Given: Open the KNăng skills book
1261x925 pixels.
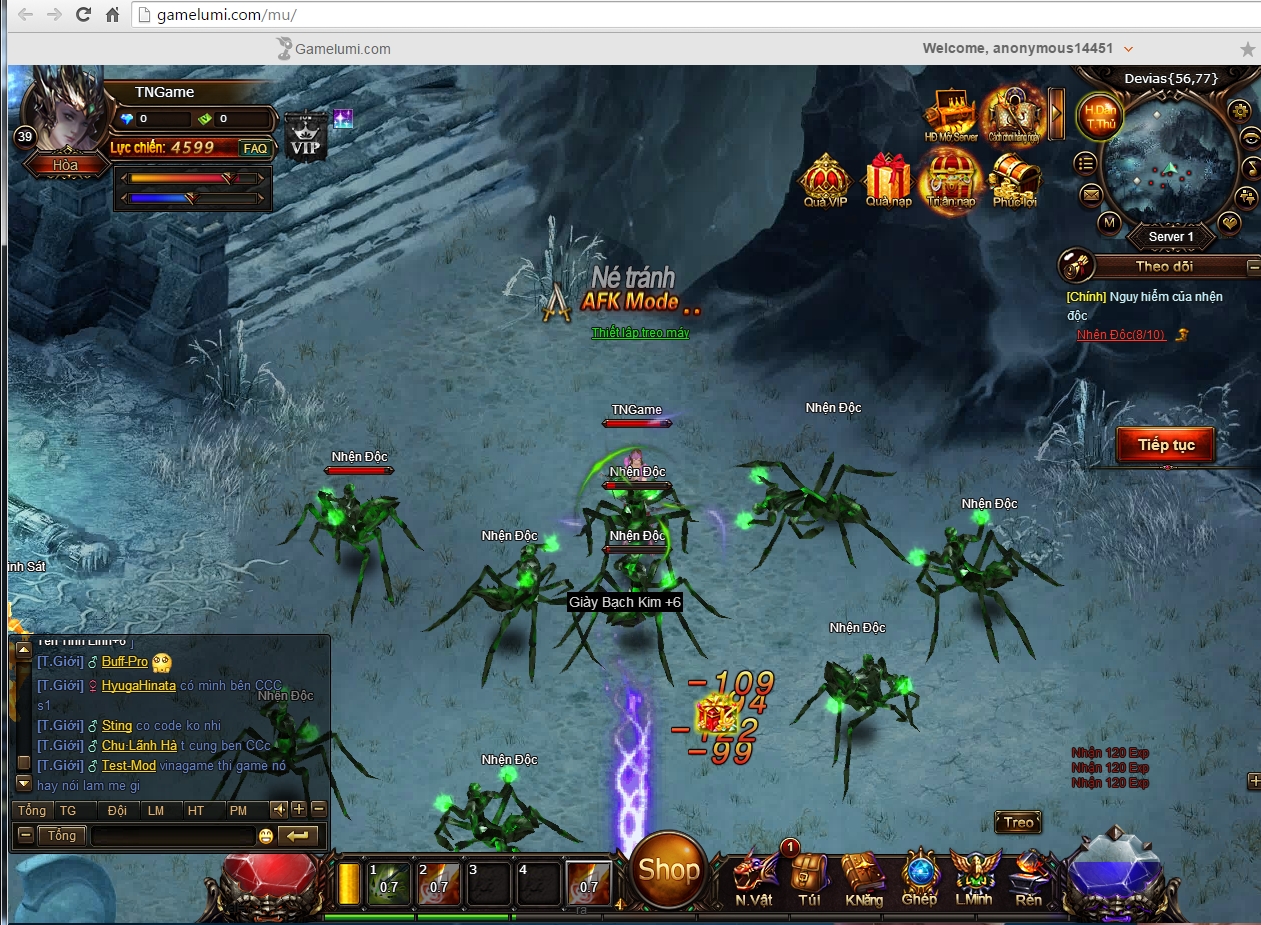Looking at the screenshot, I should (x=863, y=876).
